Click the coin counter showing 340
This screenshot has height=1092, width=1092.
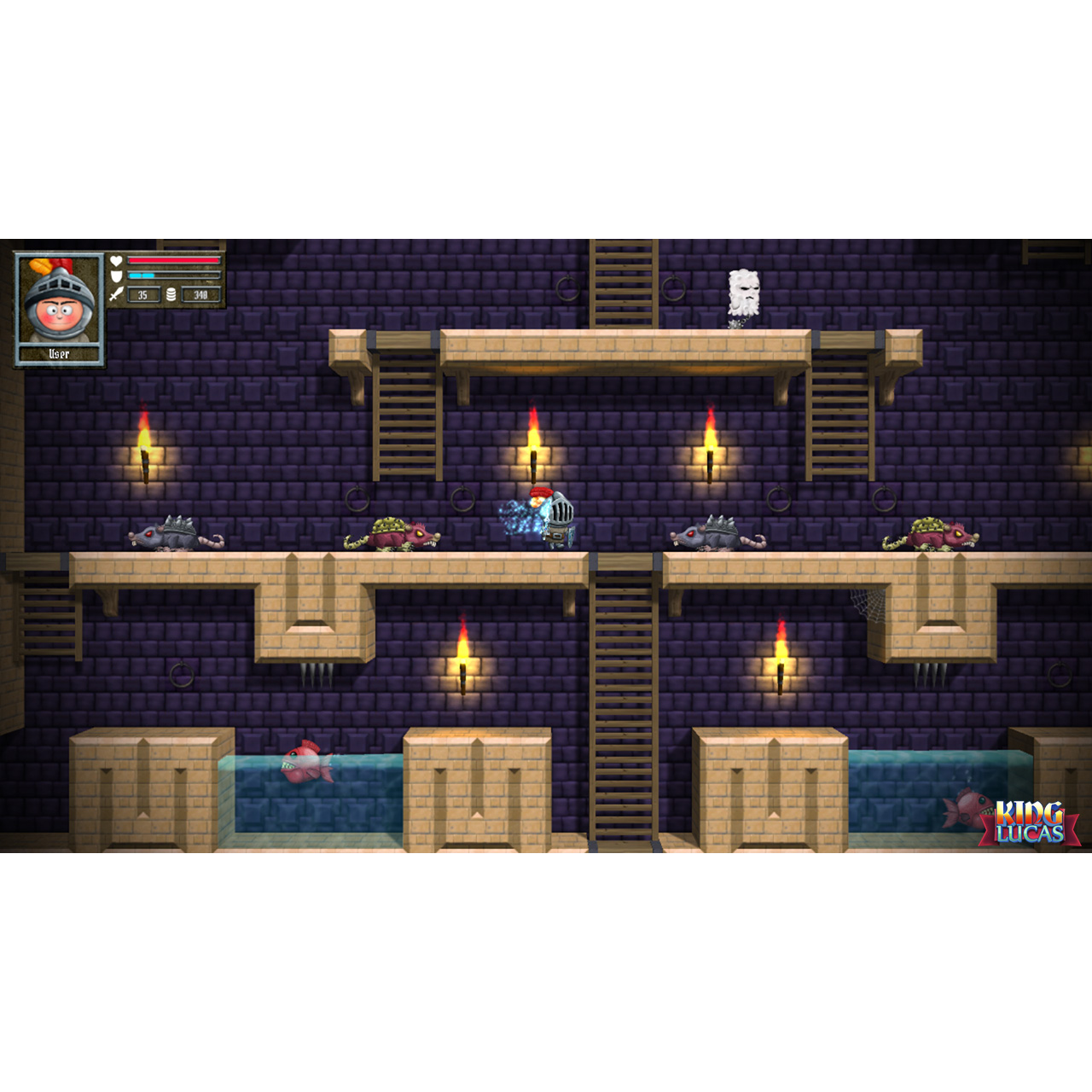point(201,293)
